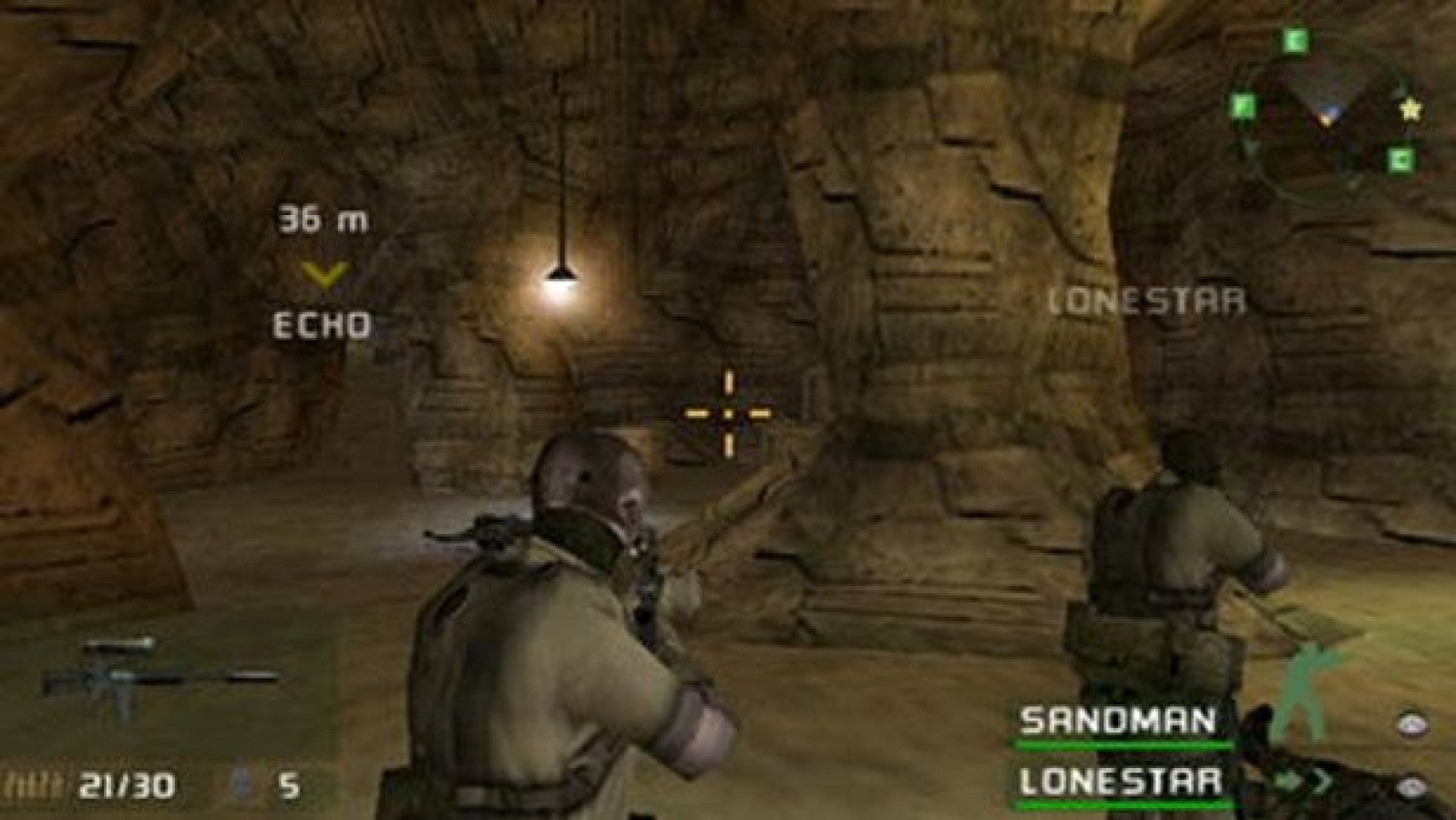Click the green objective marker below the minimap

[x=1400, y=159]
